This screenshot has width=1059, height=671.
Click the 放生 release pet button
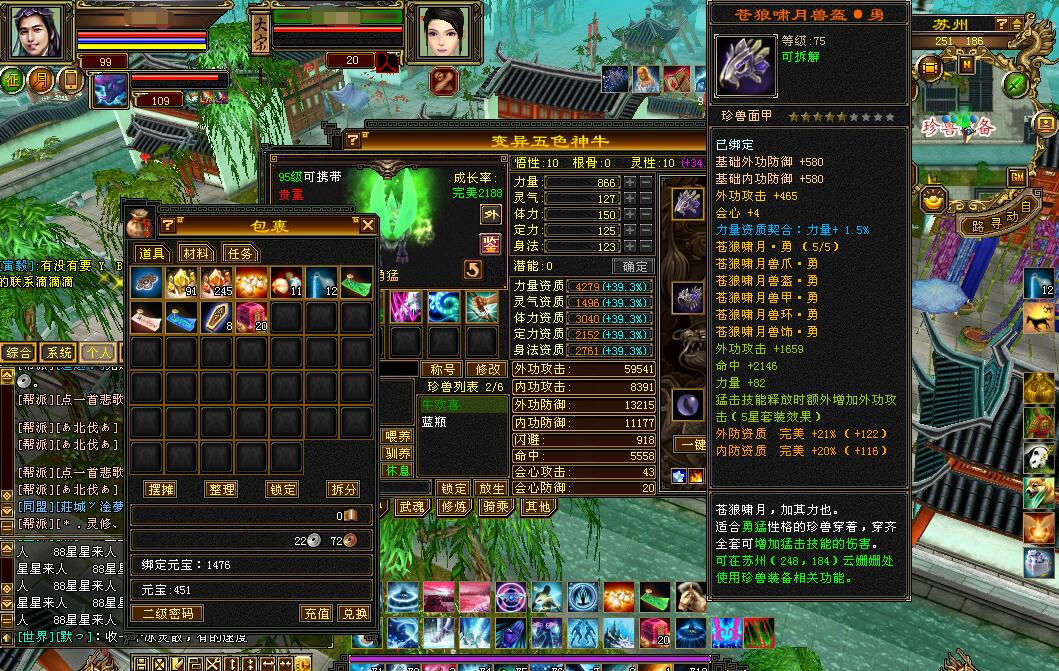(491, 488)
